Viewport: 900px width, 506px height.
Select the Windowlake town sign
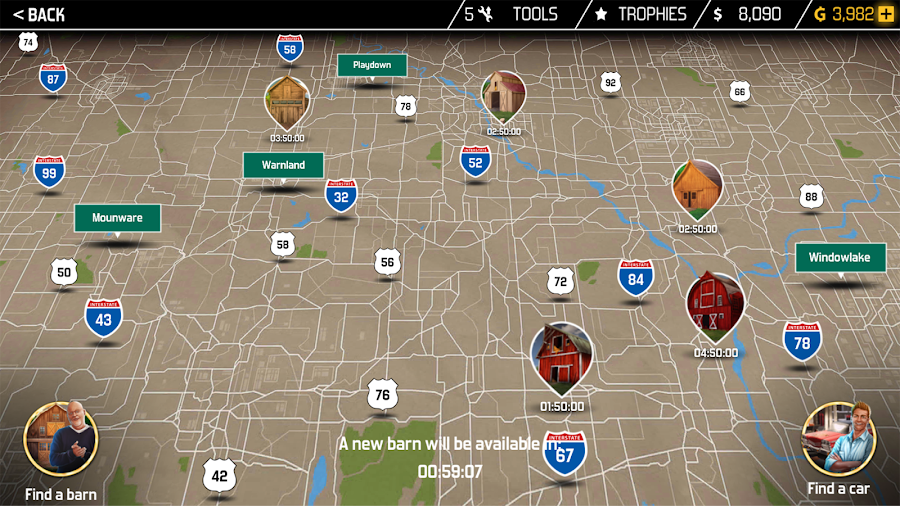click(x=840, y=257)
